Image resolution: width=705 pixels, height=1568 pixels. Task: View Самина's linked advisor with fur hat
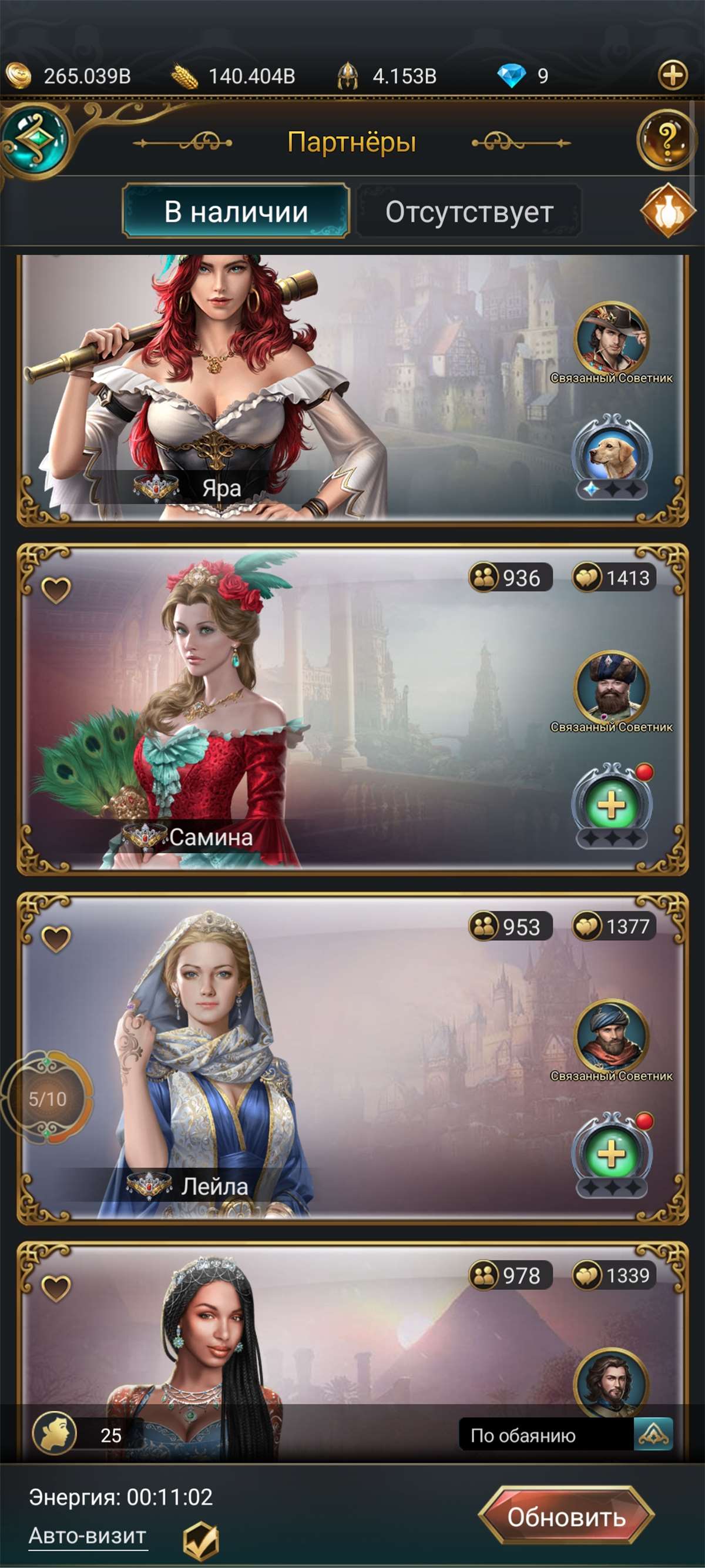click(x=612, y=686)
